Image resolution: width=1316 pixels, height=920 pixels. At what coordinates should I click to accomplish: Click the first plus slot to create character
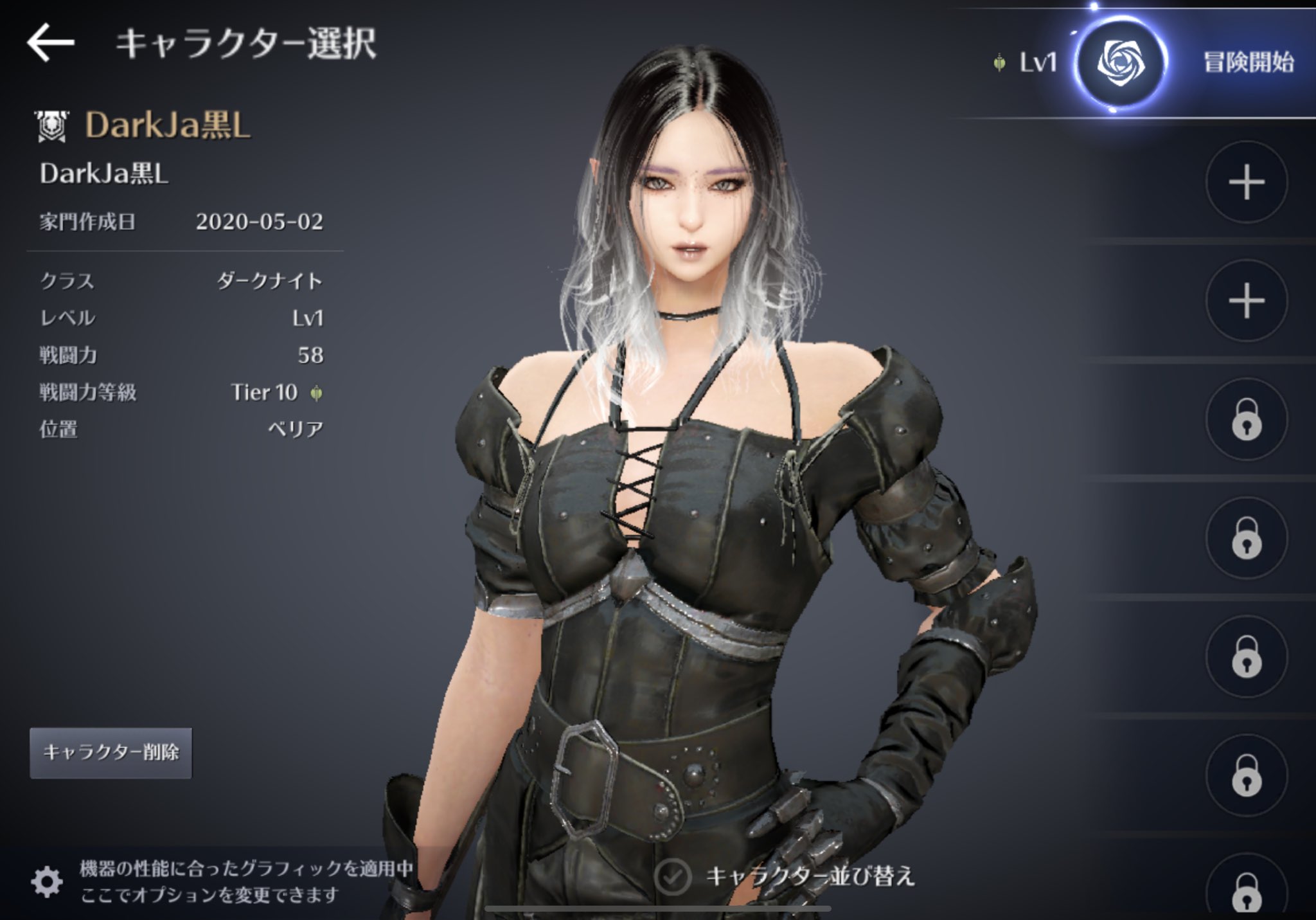[1247, 181]
